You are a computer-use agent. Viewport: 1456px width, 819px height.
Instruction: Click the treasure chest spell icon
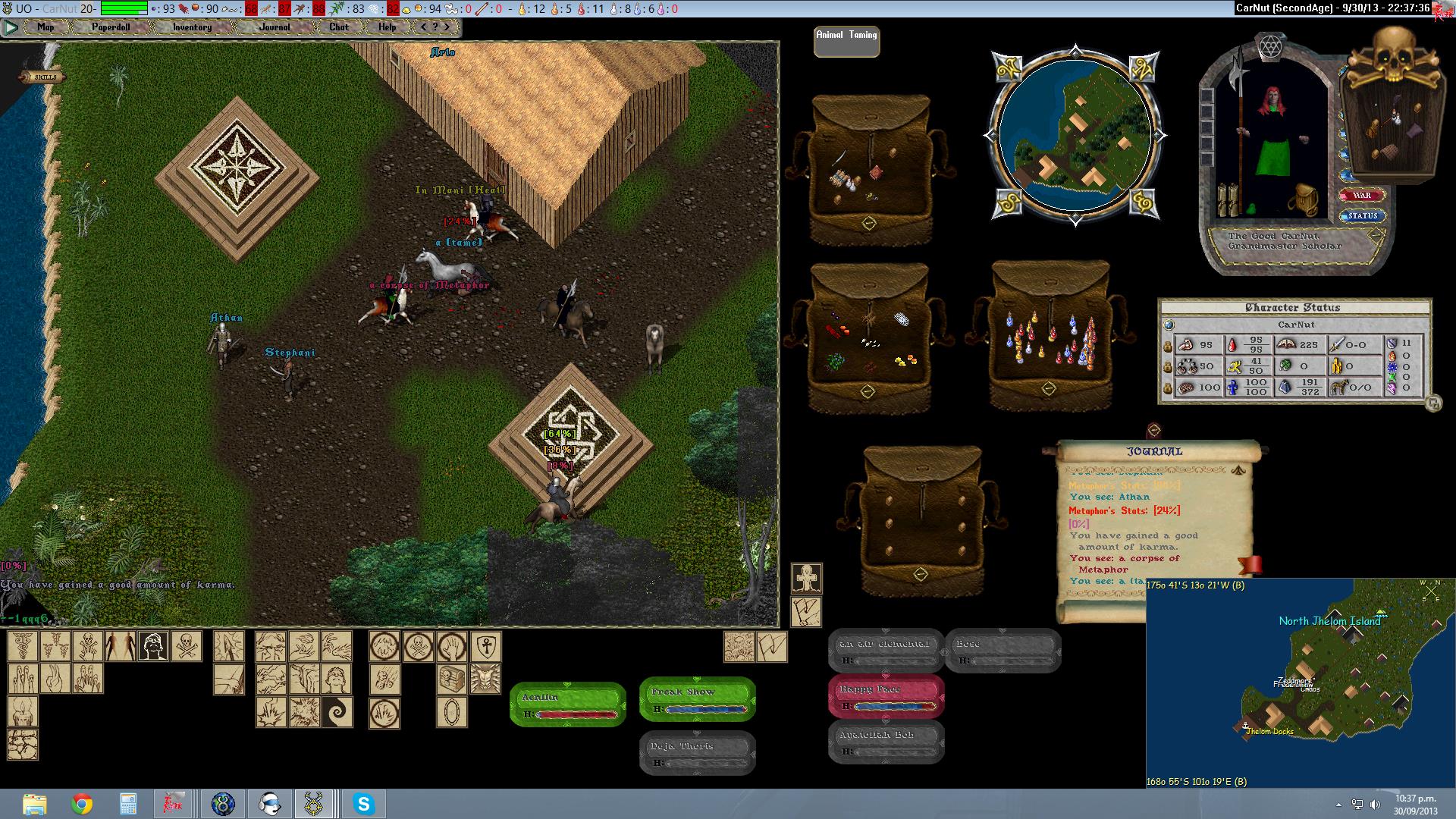tap(452, 679)
